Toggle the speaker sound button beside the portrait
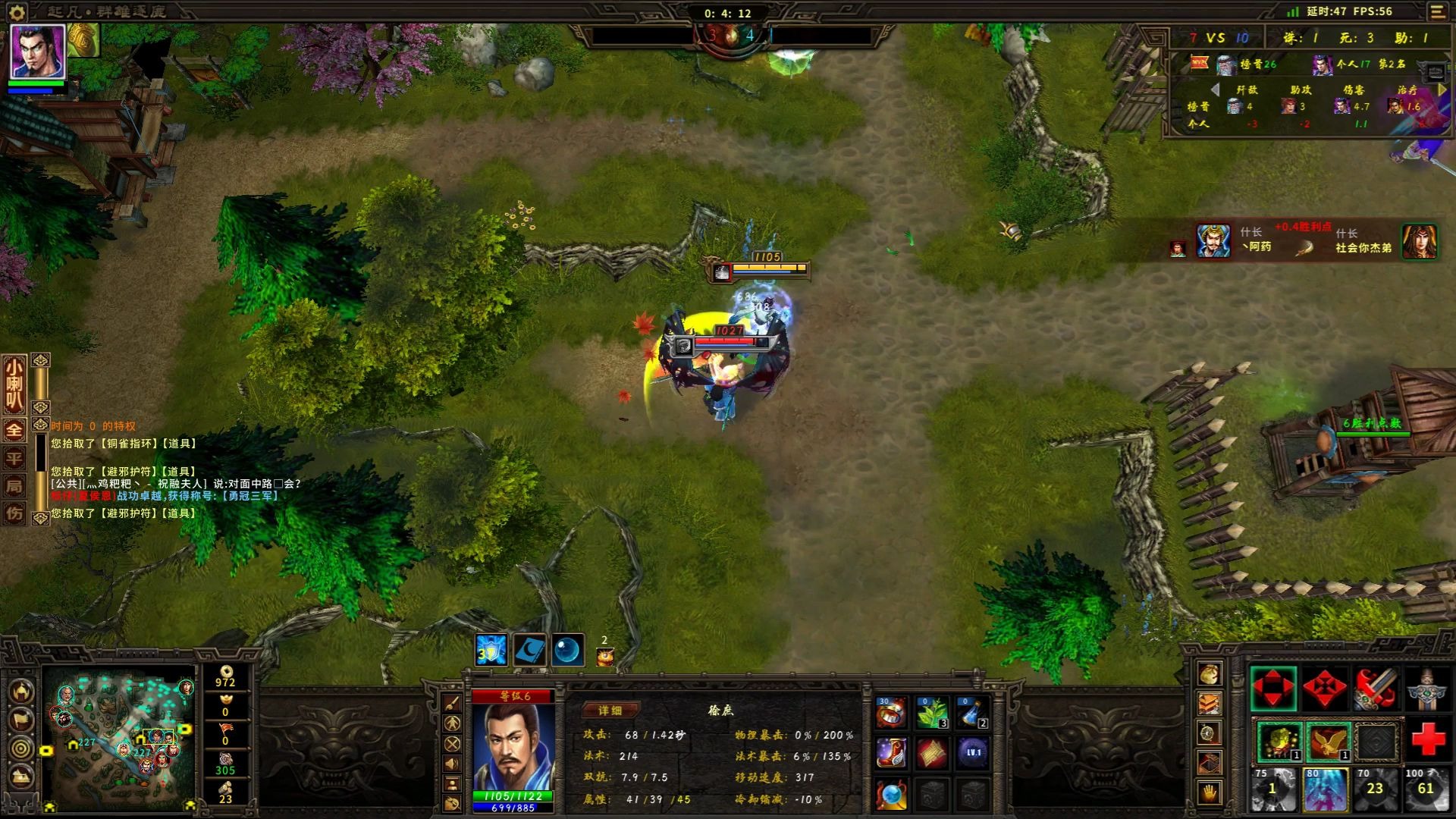Image resolution: width=1456 pixels, height=819 pixels. (452, 764)
